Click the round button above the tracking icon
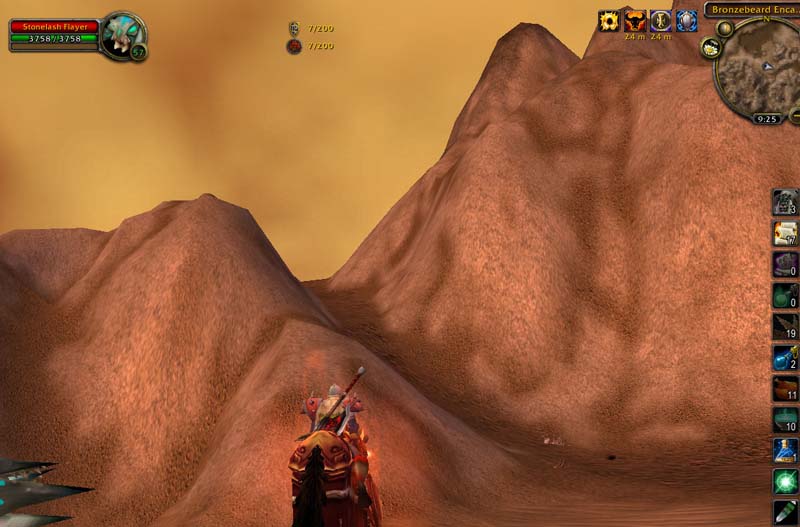This screenshot has width=800, height=527. pyautogui.click(x=724, y=28)
